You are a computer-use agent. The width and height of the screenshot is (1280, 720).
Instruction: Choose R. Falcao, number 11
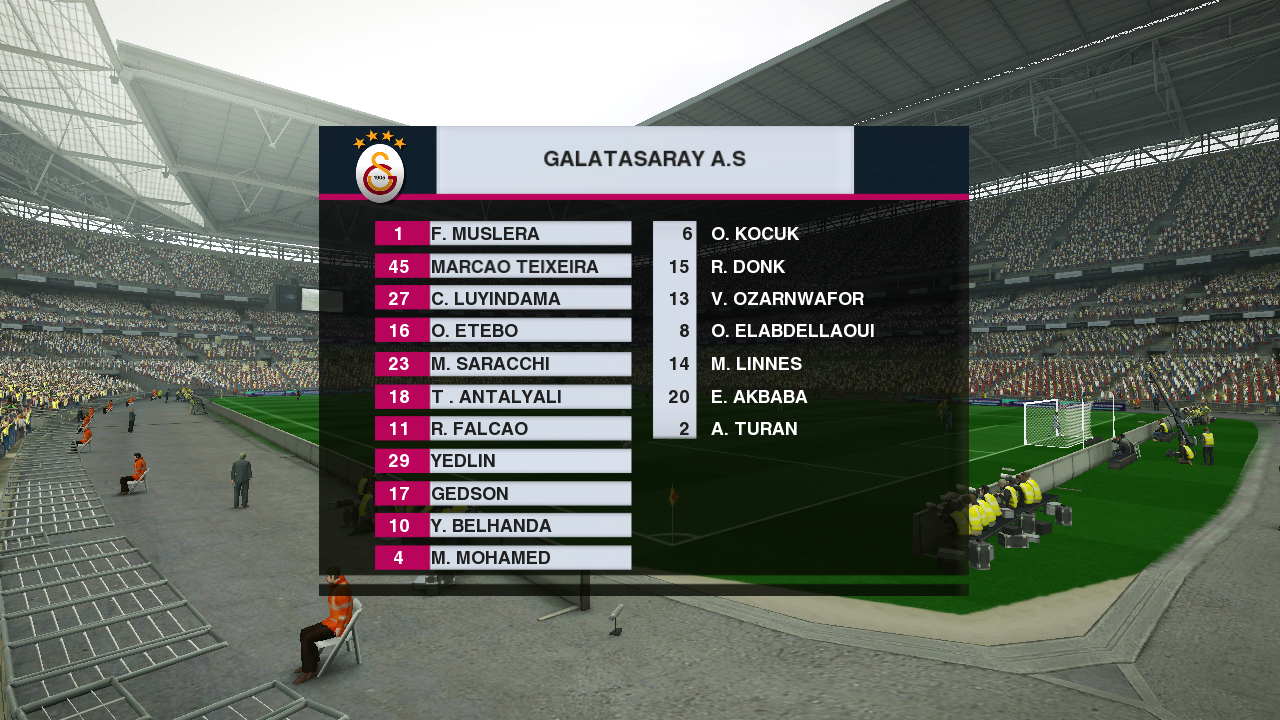[x=503, y=429]
